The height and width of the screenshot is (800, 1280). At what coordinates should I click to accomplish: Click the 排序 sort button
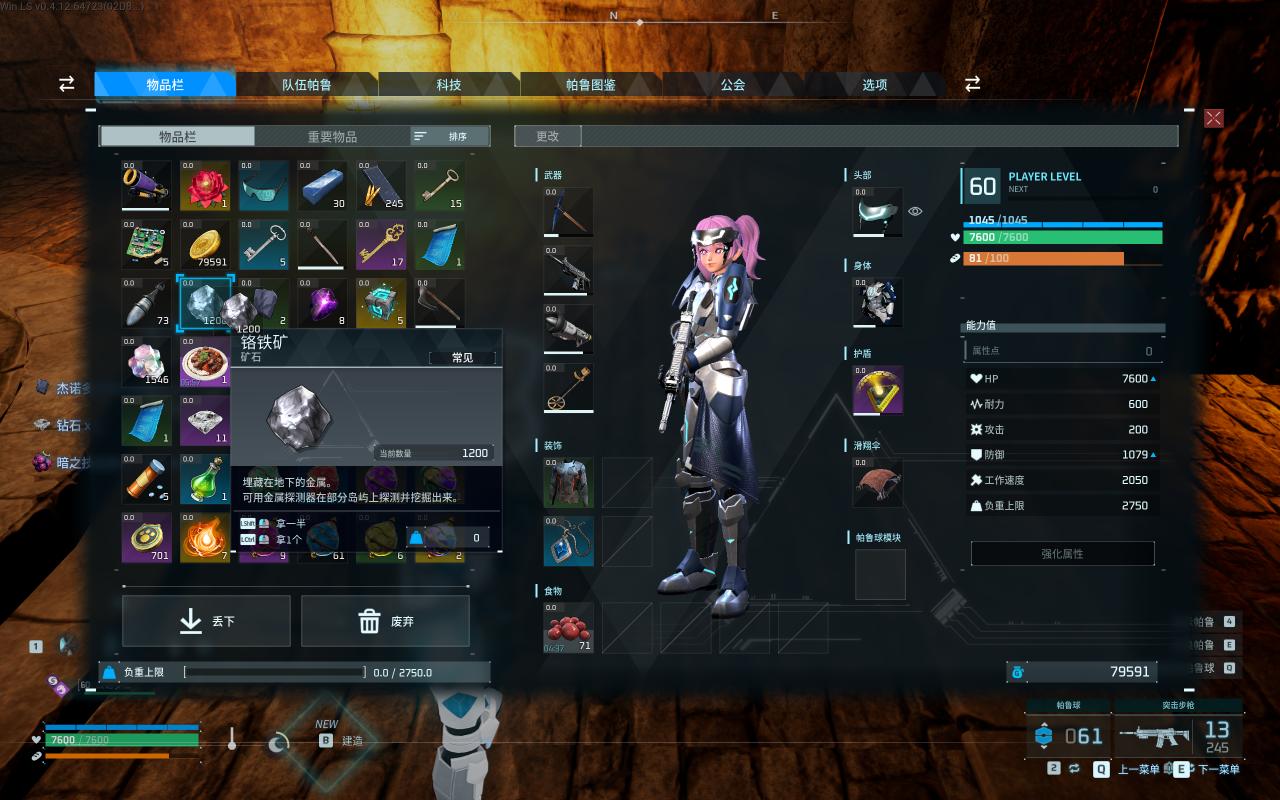tap(450, 136)
